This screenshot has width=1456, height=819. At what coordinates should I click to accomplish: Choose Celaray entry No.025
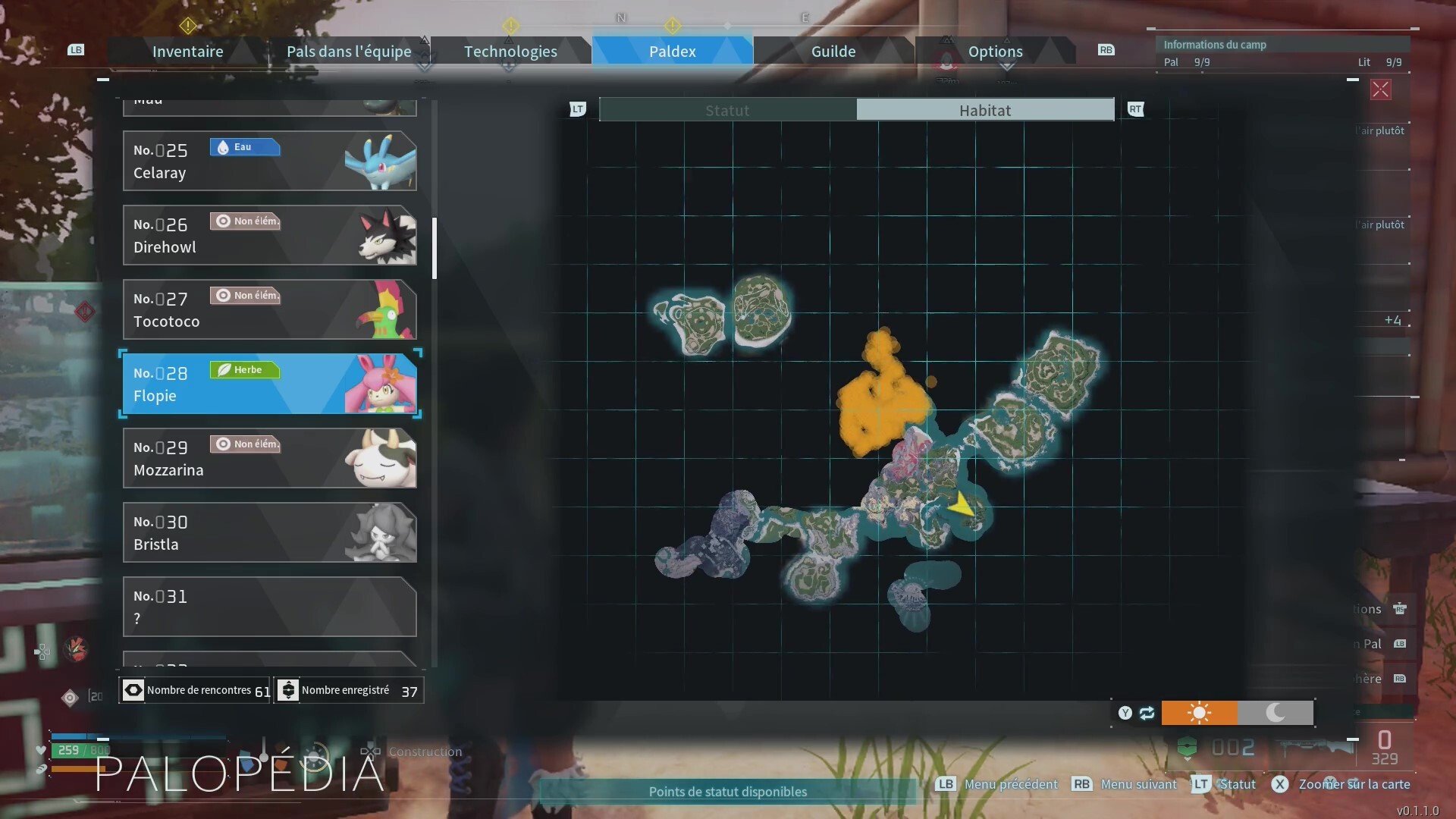coord(269,161)
